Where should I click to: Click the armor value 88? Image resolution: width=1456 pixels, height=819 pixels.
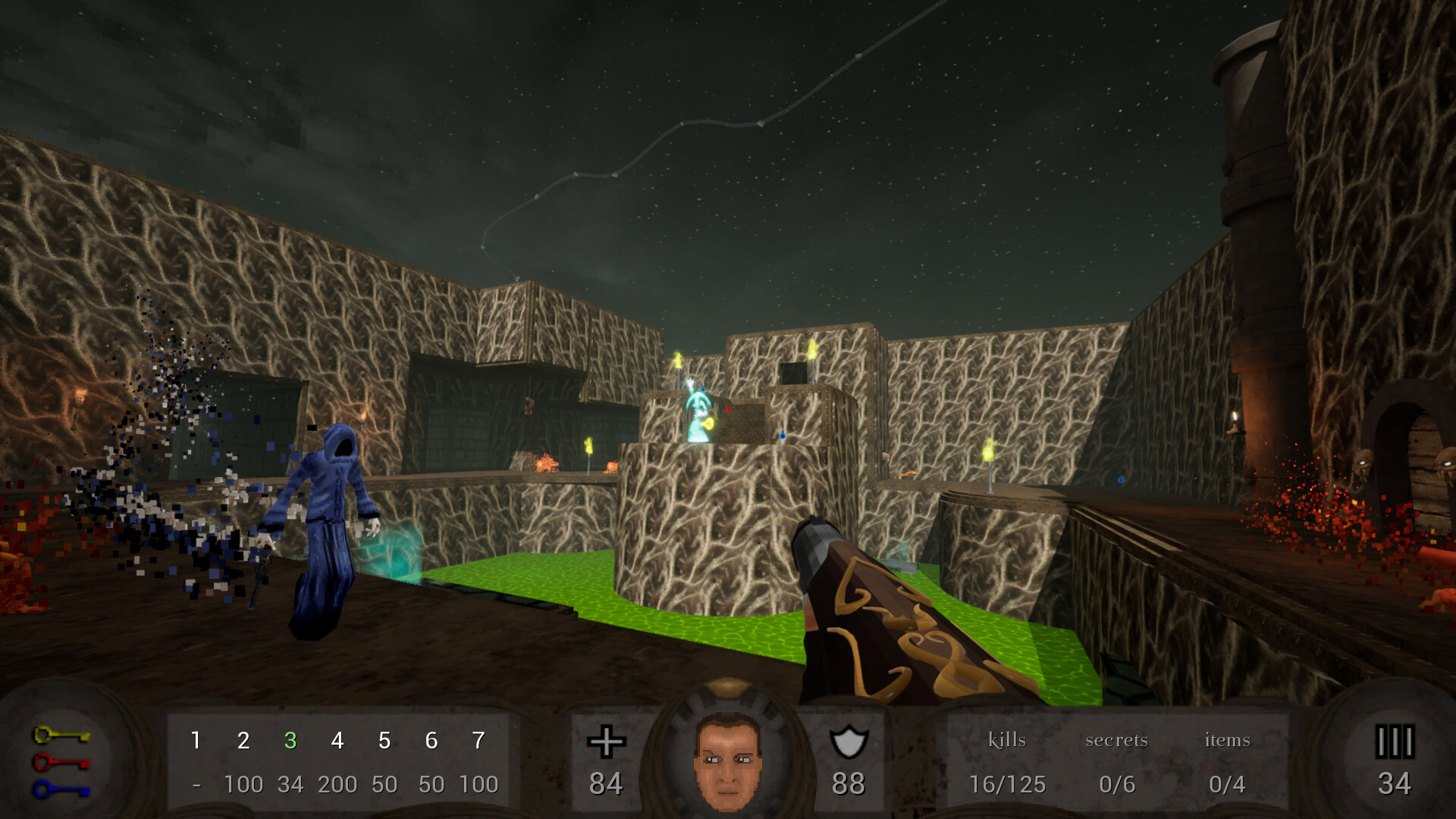coord(851,784)
